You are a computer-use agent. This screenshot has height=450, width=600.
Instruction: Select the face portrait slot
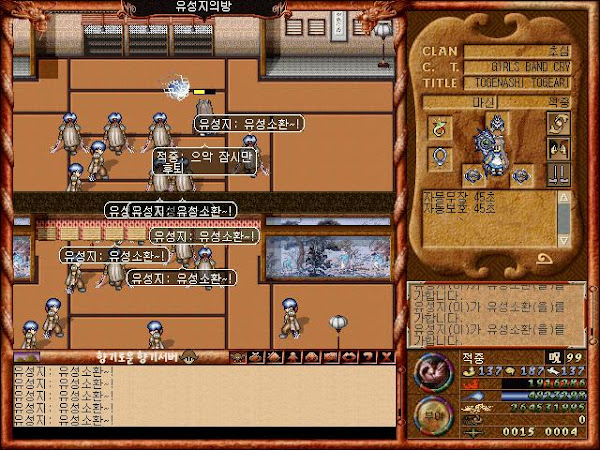point(558,147)
